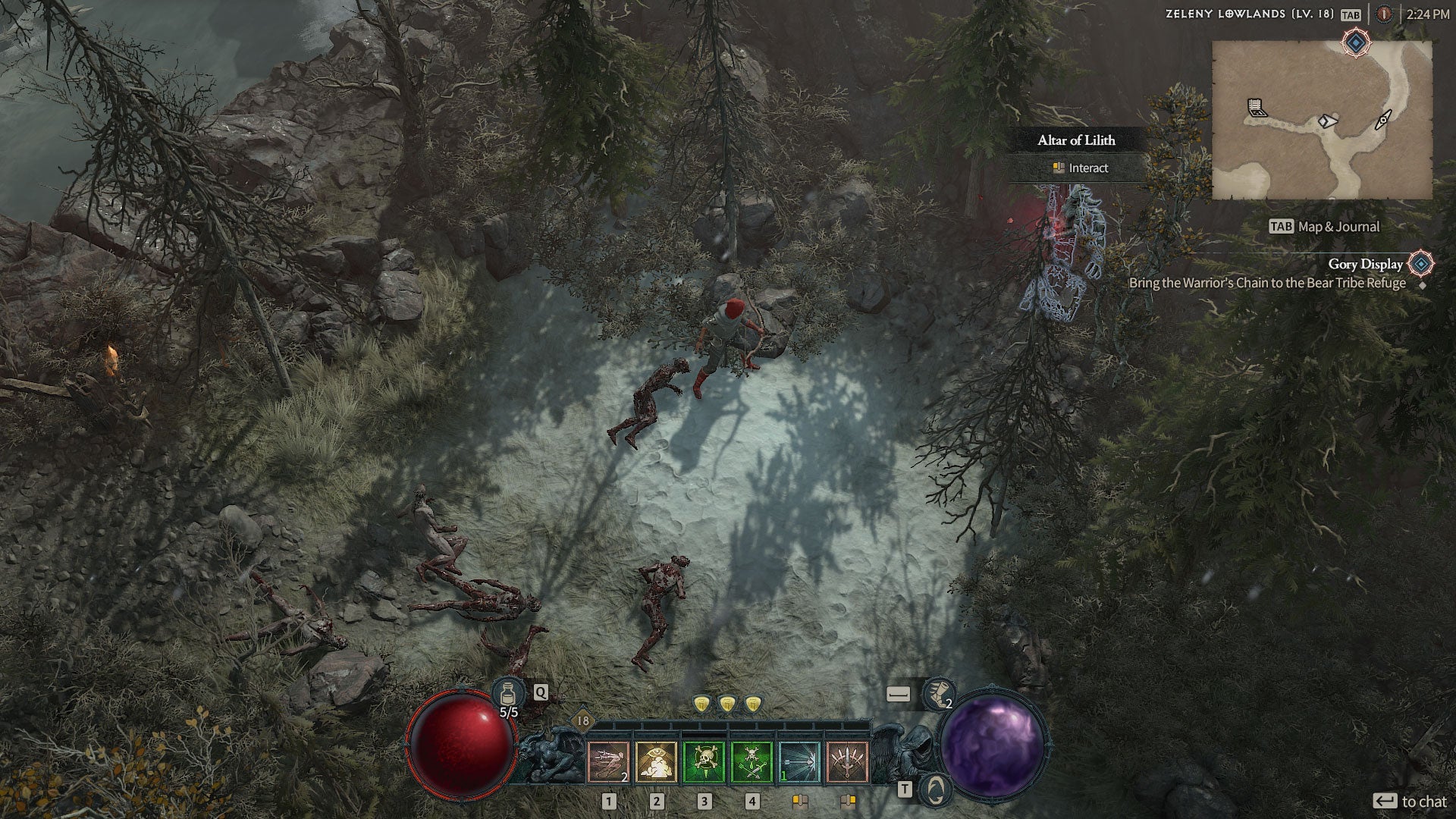1456x819 pixels.
Task: Click the red round emblem beside the clock
Action: coord(1385,14)
